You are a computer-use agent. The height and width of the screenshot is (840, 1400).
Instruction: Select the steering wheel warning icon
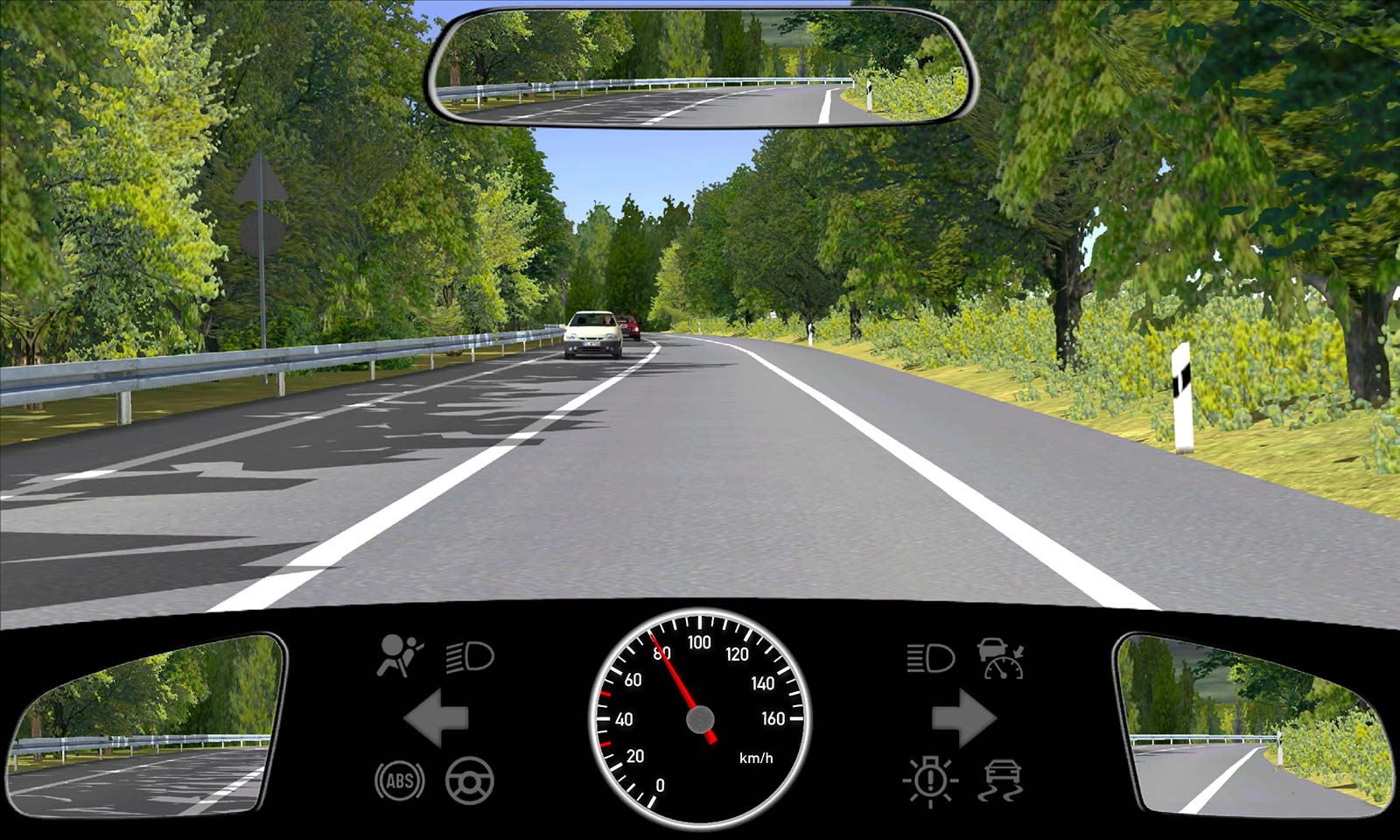[x=470, y=780]
